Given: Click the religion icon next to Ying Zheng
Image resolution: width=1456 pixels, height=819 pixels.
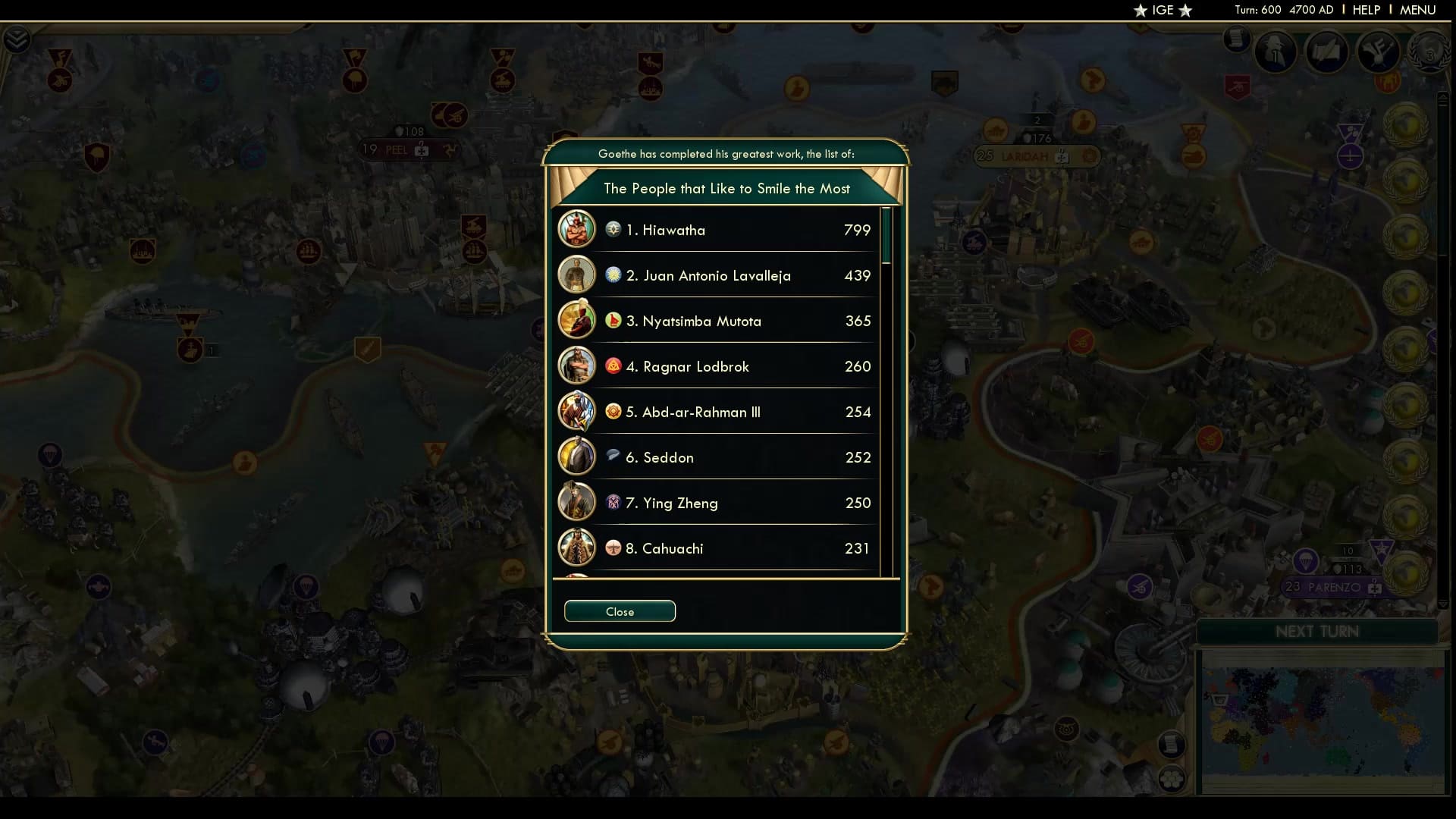Looking at the screenshot, I should [x=613, y=502].
